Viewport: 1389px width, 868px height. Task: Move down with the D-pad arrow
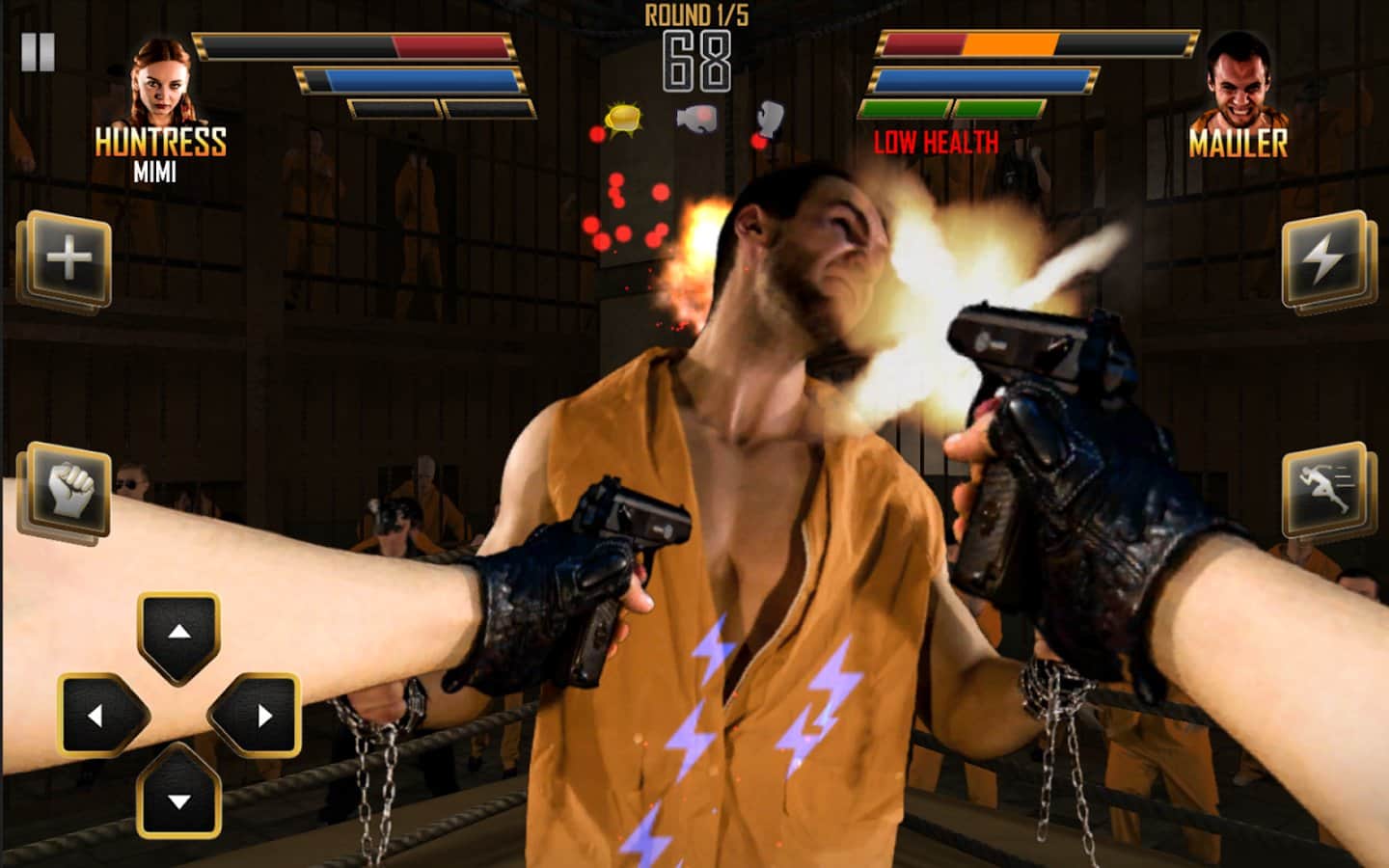click(179, 797)
